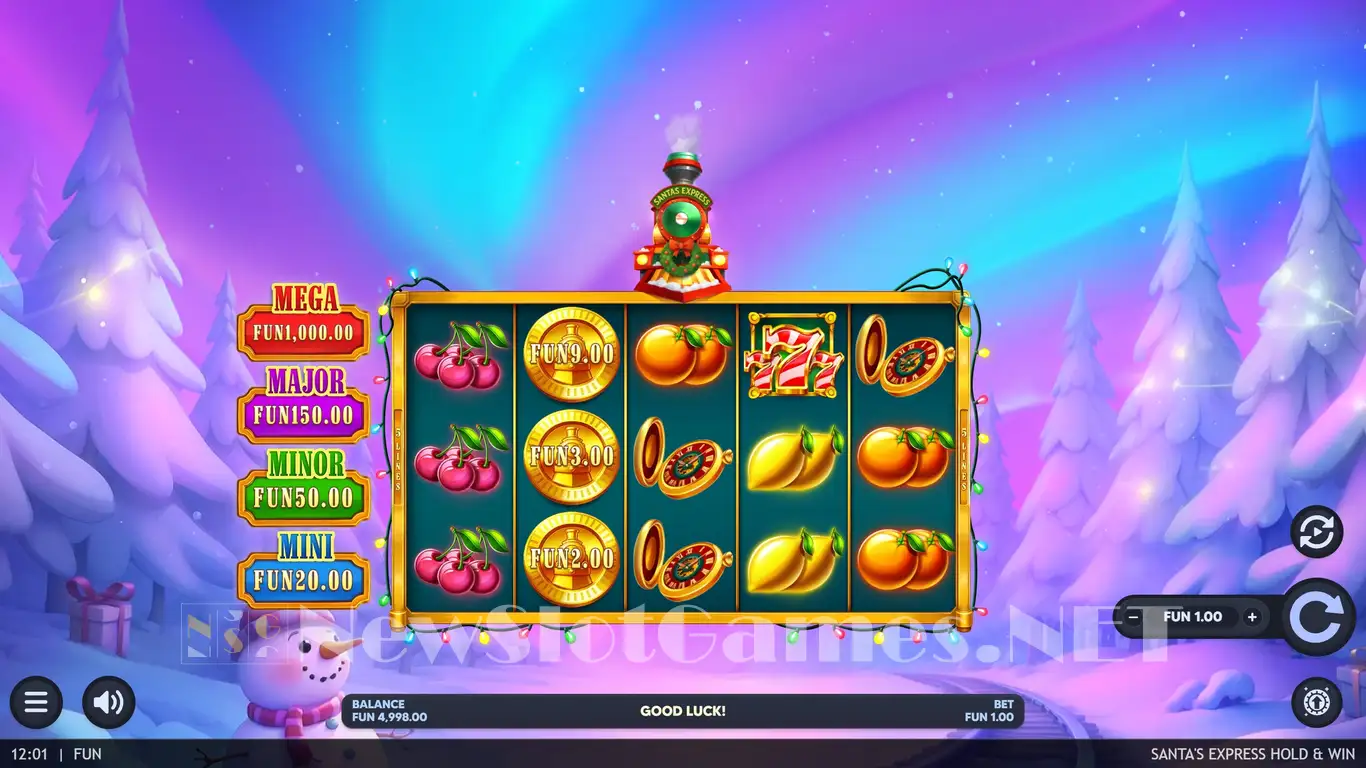Viewport: 1366px width, 768px height.
Task: Decrease the bet with the minus button
Action: pyautogui.click(x=1133, y=617)
